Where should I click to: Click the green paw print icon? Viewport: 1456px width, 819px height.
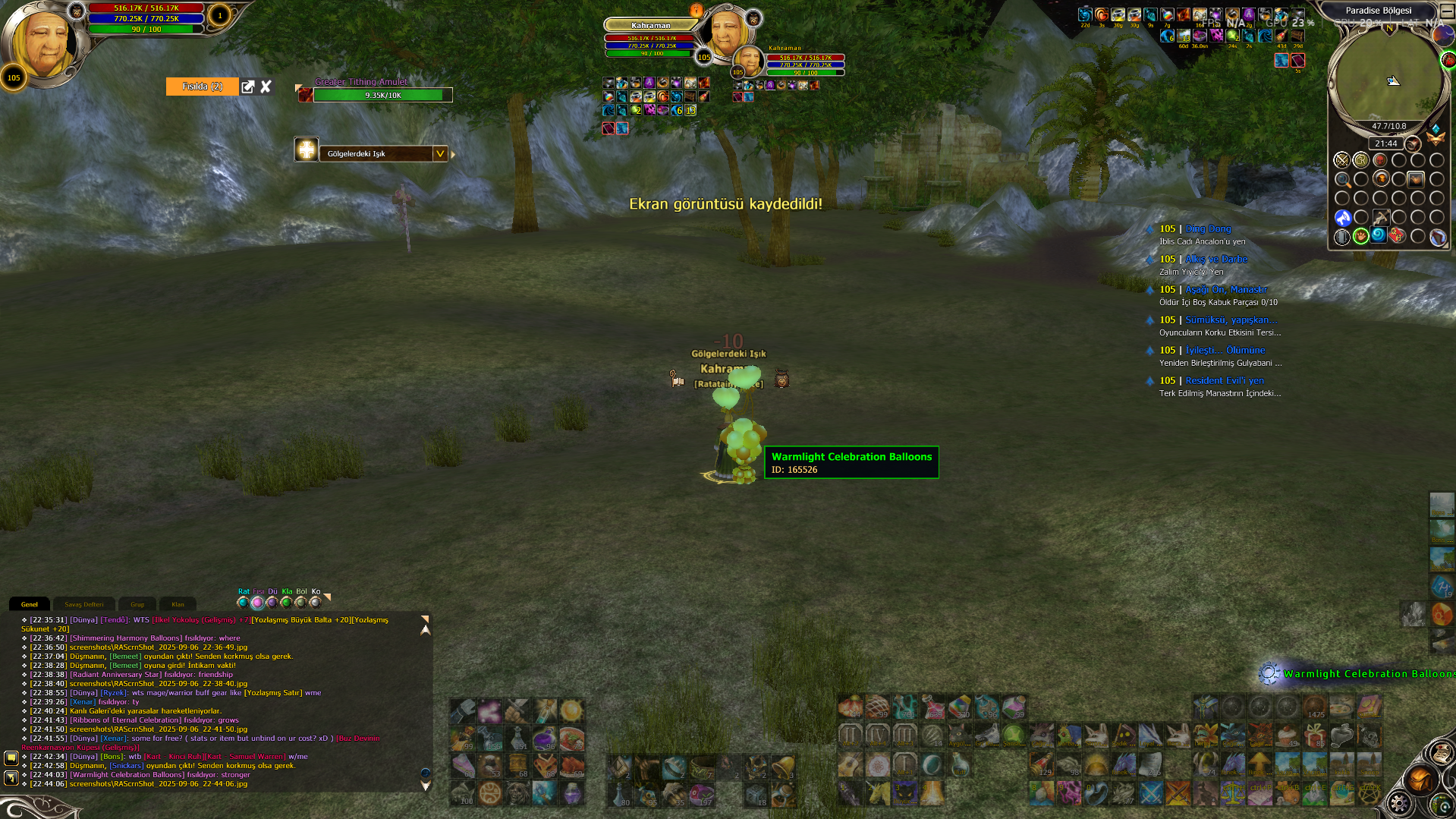pos(1360,236)
